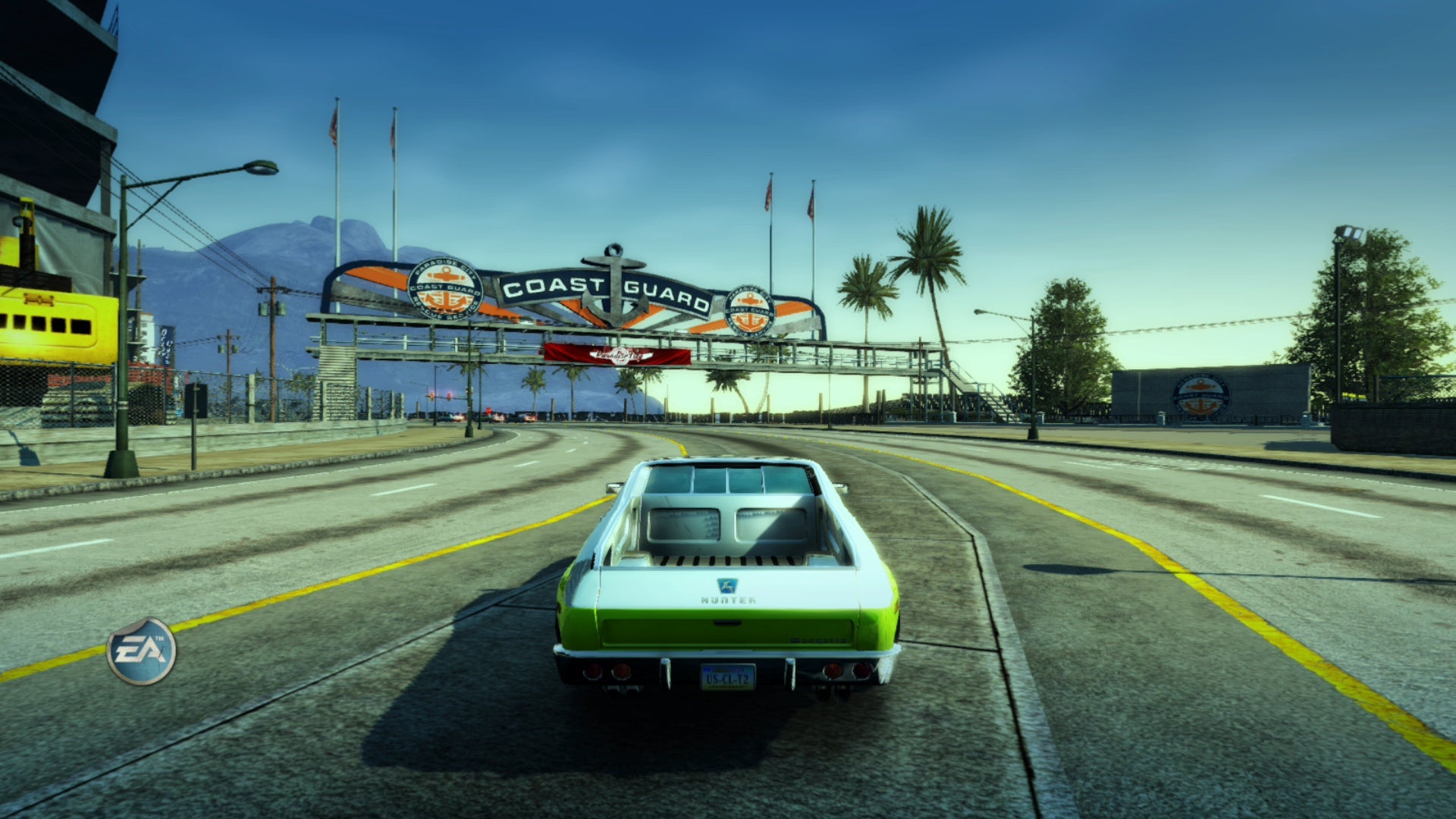Click the EA logo badge

click(141, 651)
